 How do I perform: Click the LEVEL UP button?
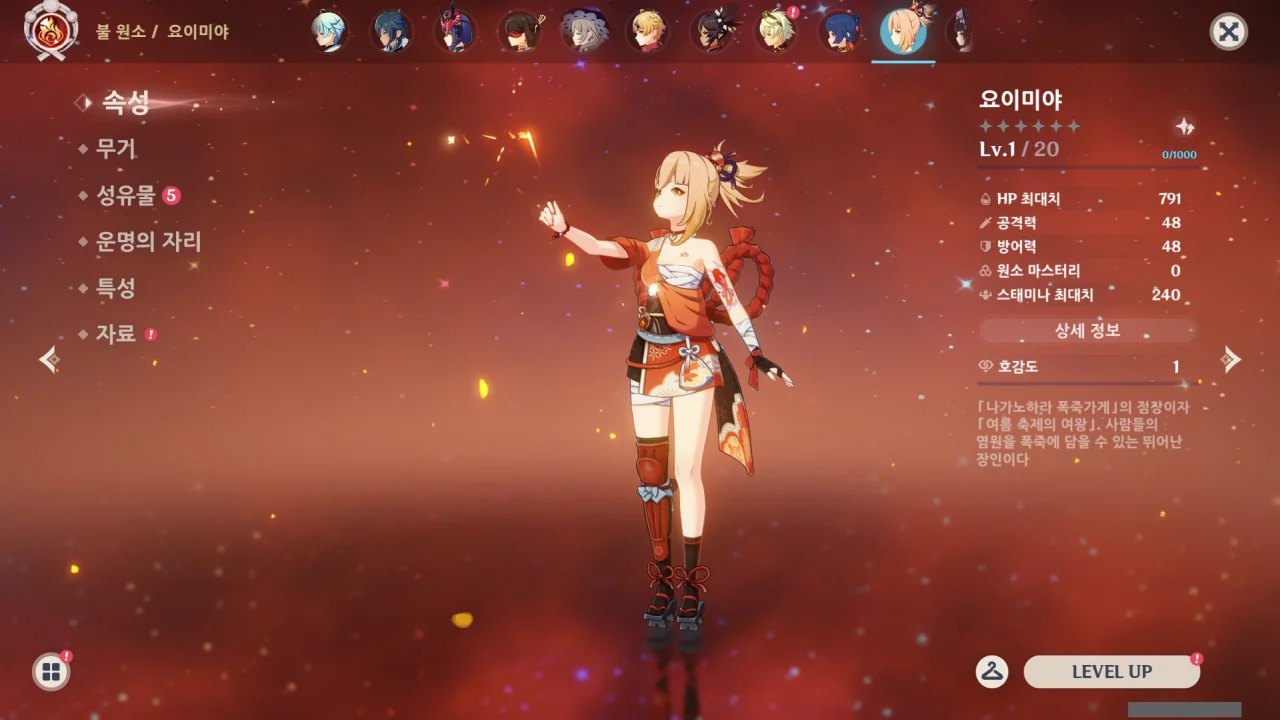point(1111,672)
